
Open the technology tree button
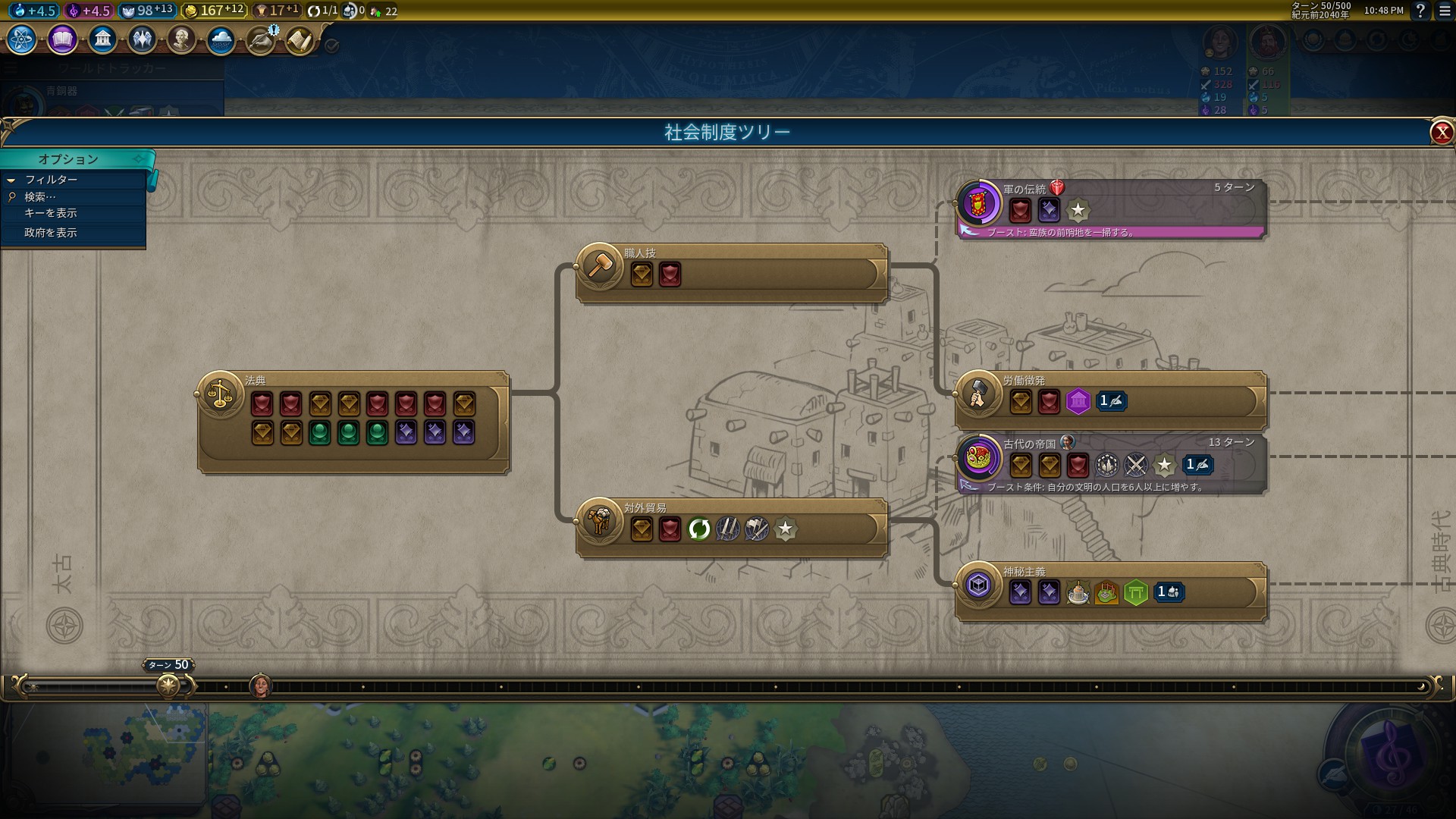pos(21,39)
